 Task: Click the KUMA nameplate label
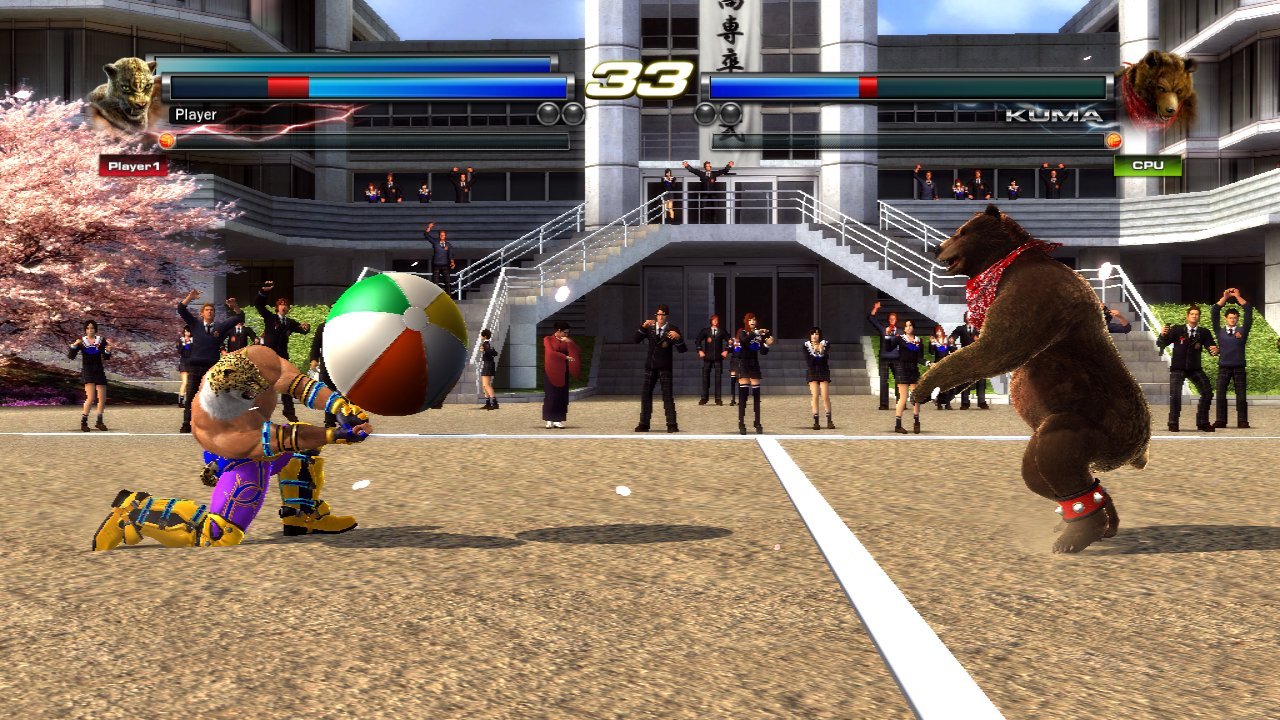(1052, 115)
